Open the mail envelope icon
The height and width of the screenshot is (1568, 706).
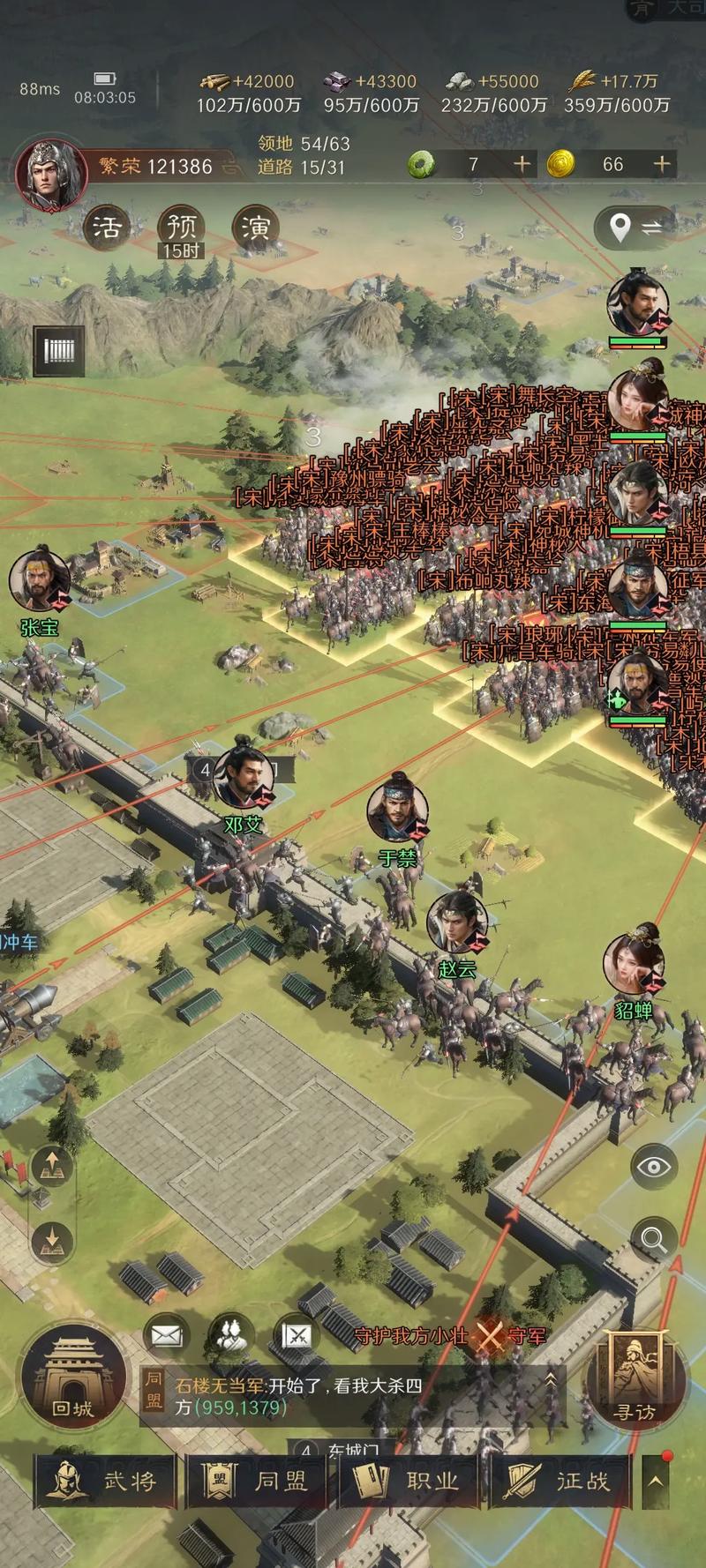[x=166, y=1336]
